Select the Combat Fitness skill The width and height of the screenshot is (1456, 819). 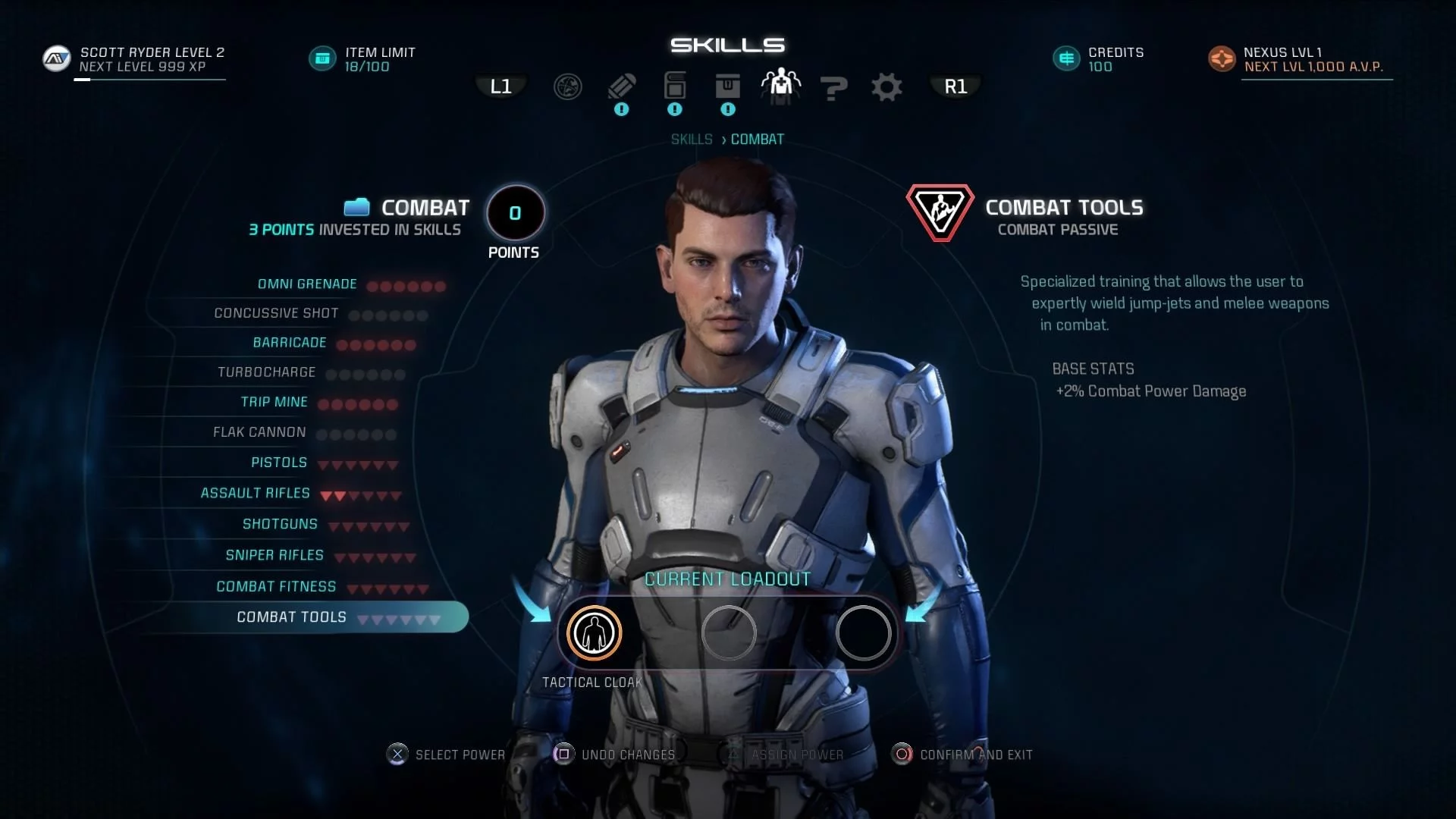(276, 586)
